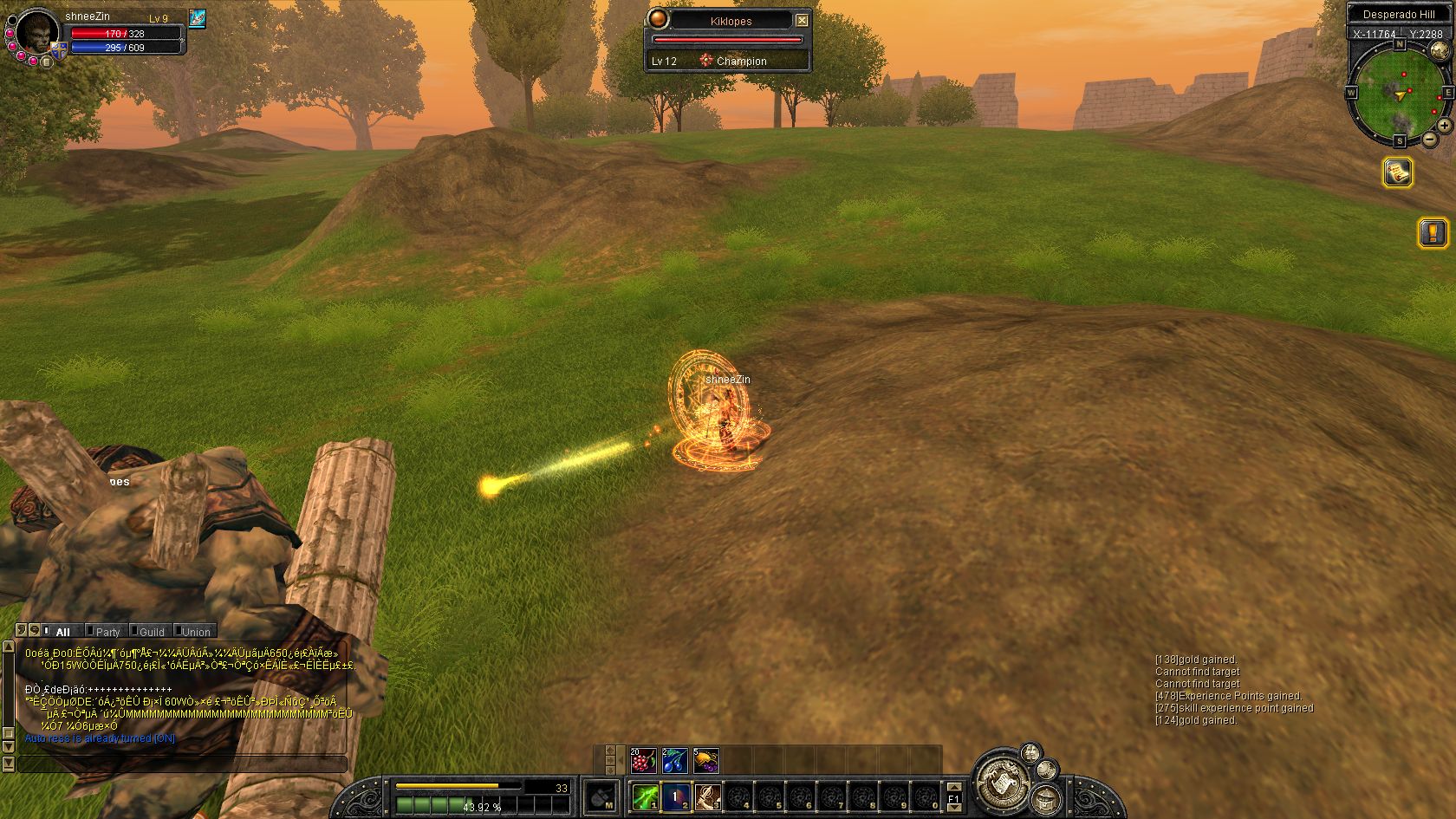Show the All chat tab
Viewport: 1456px width, 819px height.
(62, 632)
